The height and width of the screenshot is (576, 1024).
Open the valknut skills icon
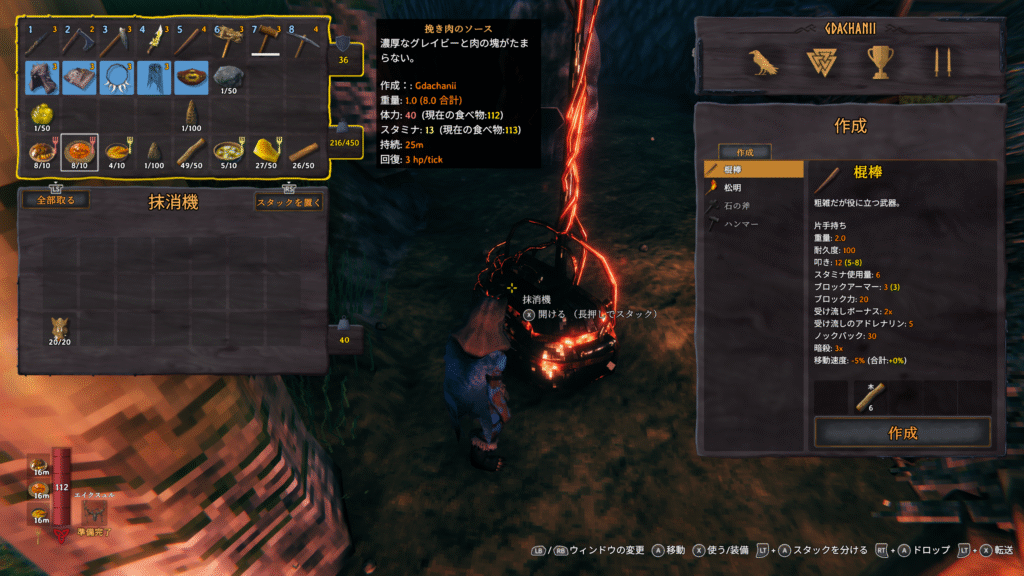[x=821, y=63]
